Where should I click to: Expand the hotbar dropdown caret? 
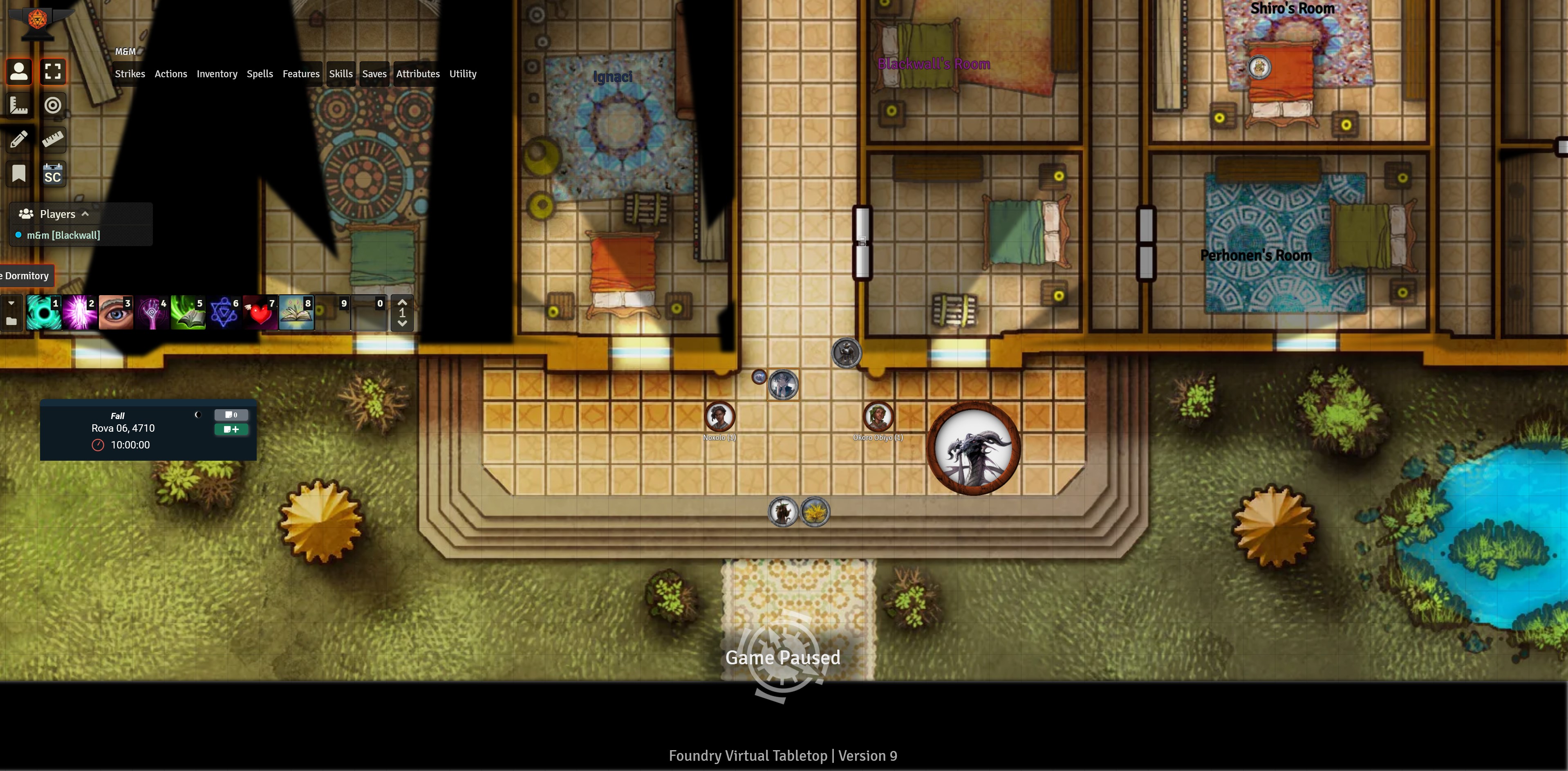pos(11,303)
